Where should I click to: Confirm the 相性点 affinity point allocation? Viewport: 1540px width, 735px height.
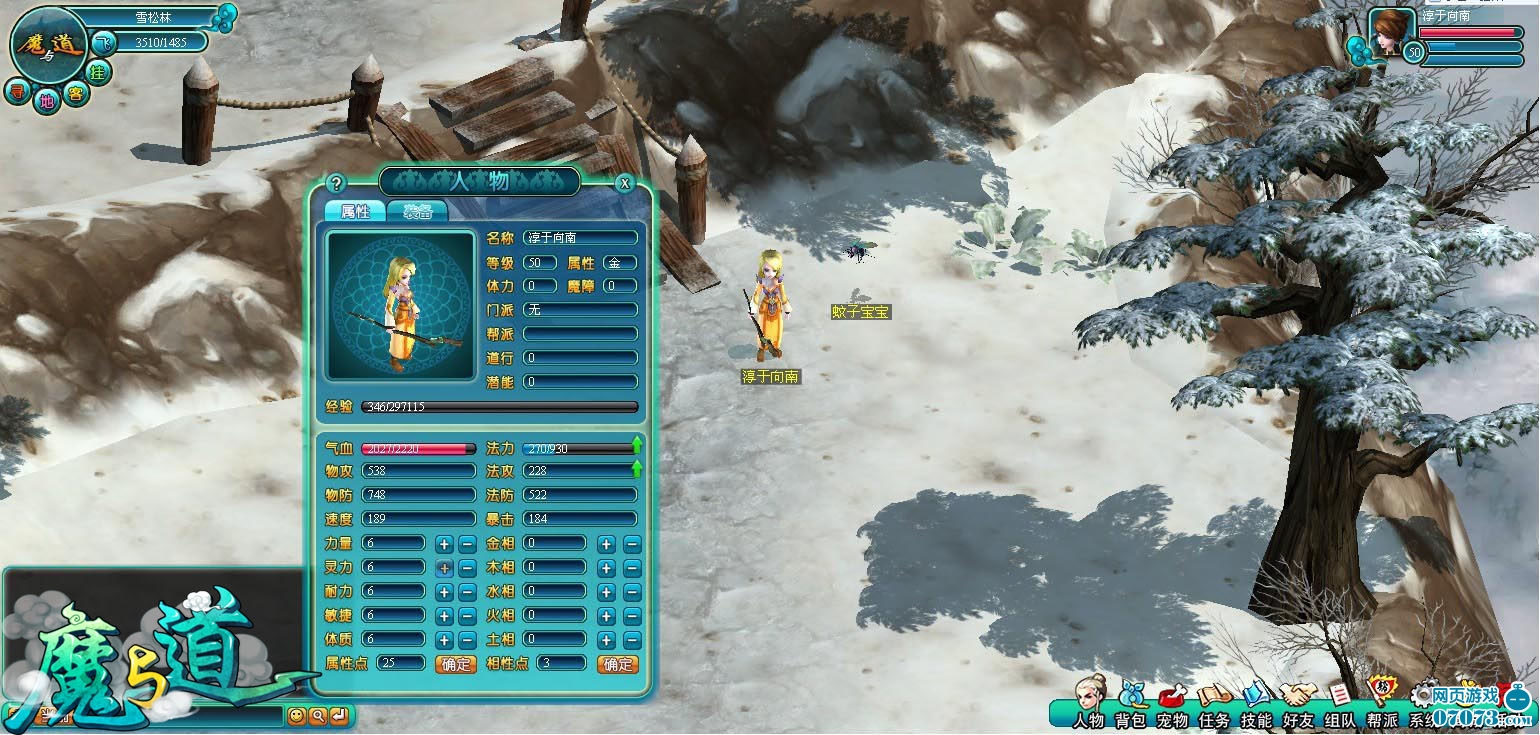(617, 664)
